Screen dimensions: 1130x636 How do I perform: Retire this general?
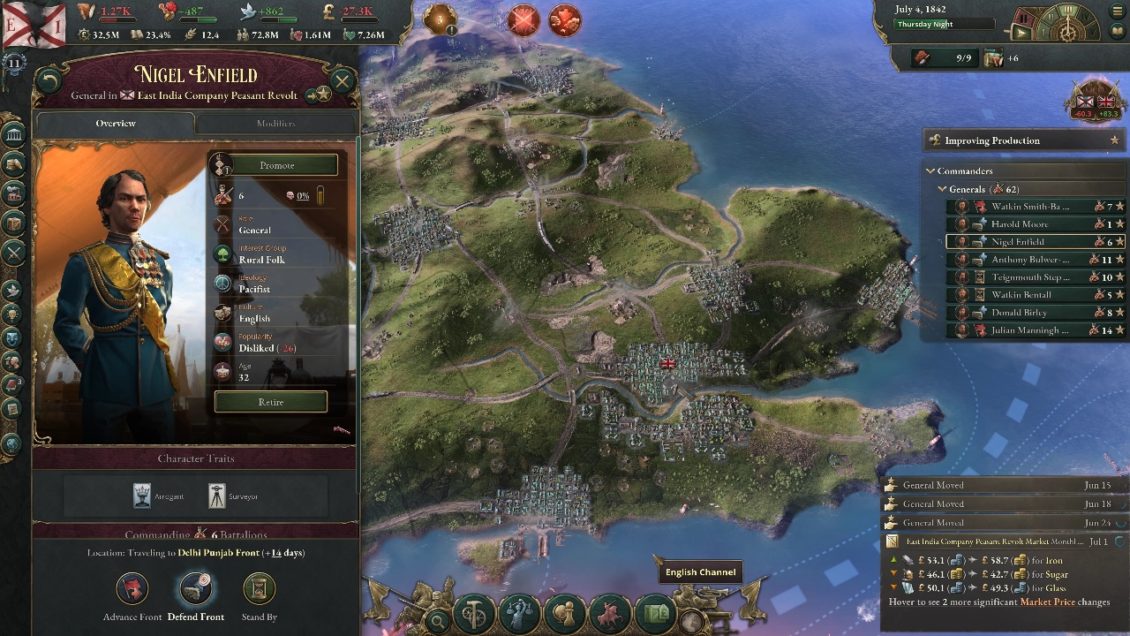tap(270, 402)
